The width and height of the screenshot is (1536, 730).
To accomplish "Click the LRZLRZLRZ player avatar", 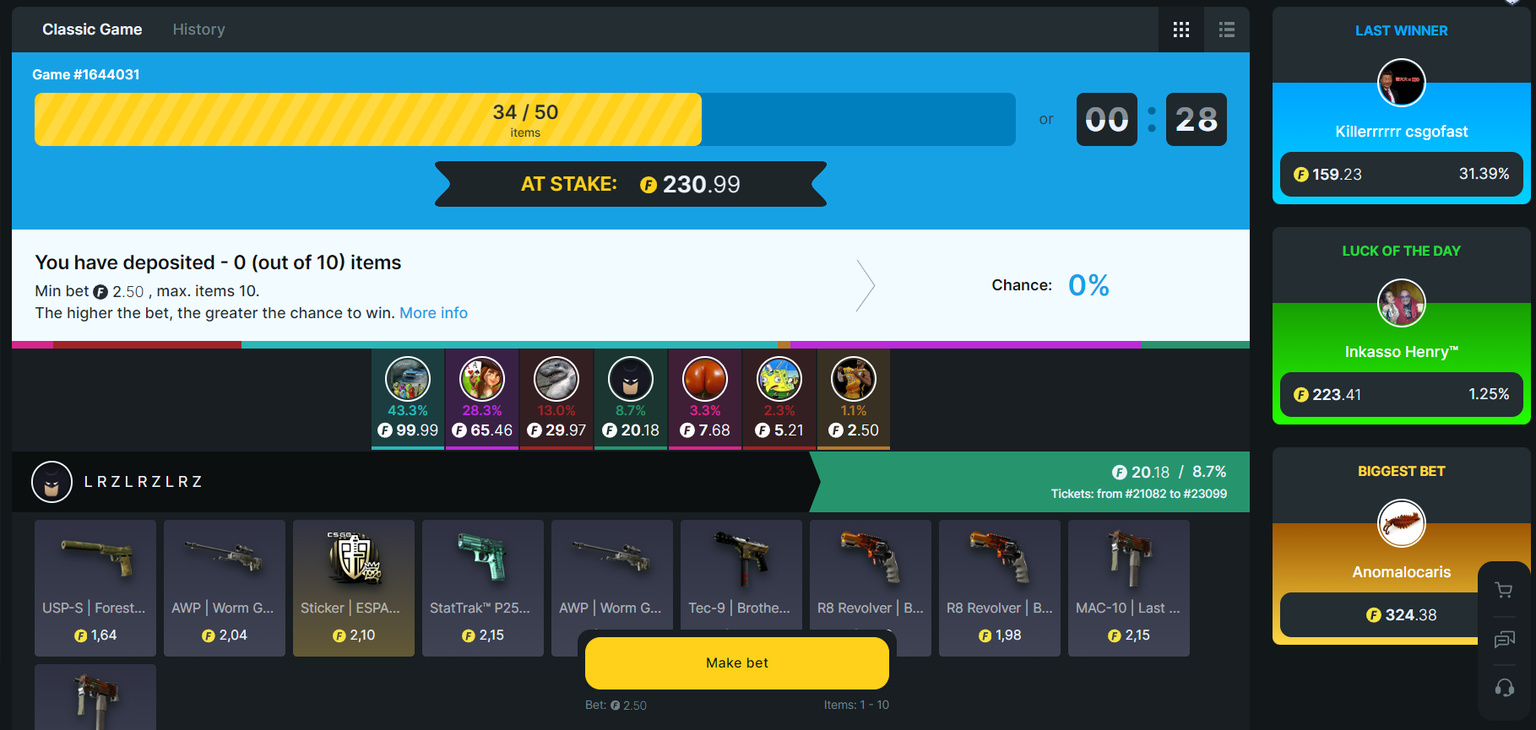I will point(51,481).
